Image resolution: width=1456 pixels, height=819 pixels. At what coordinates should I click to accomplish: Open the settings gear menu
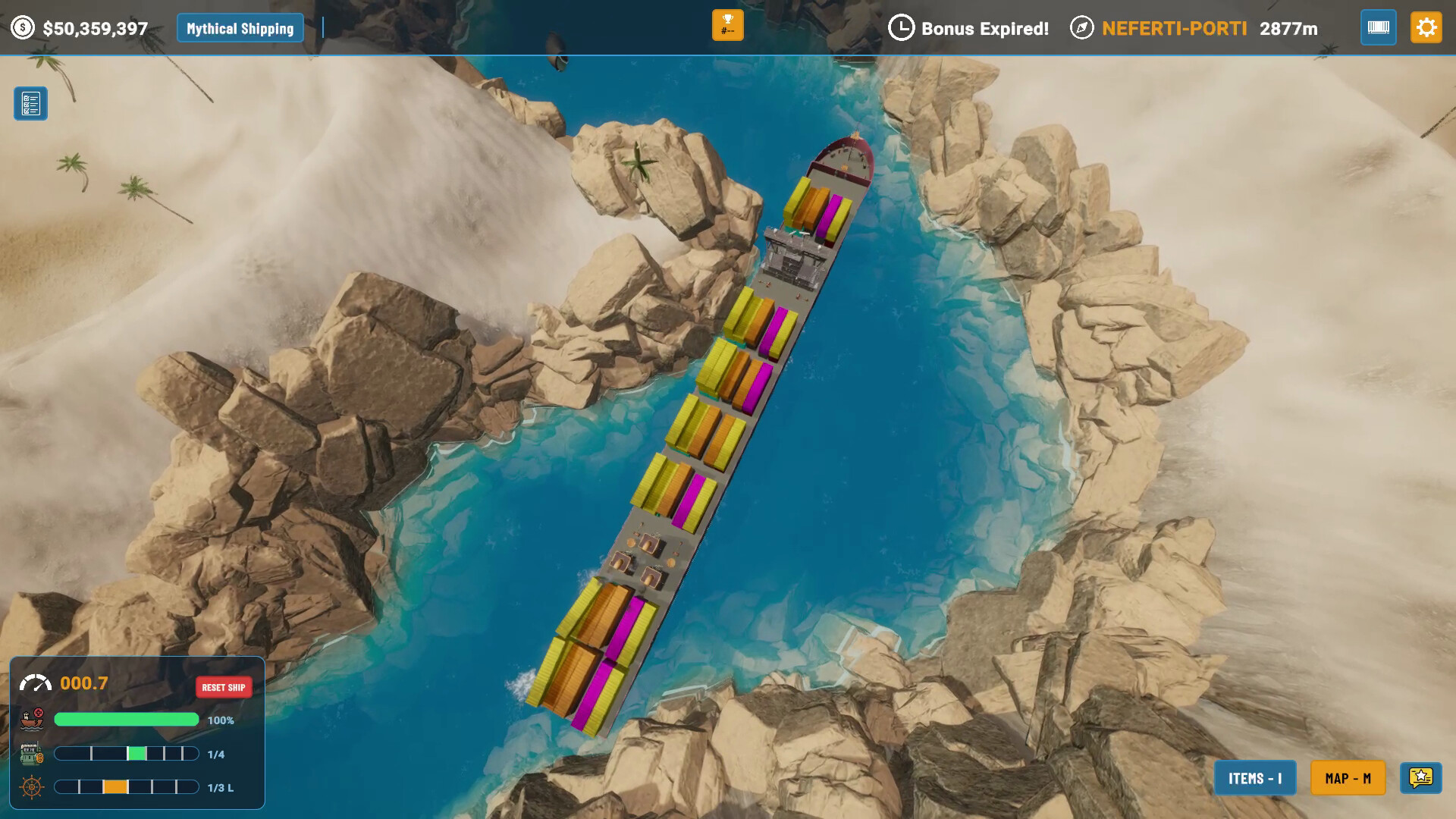pos(1426,28)
